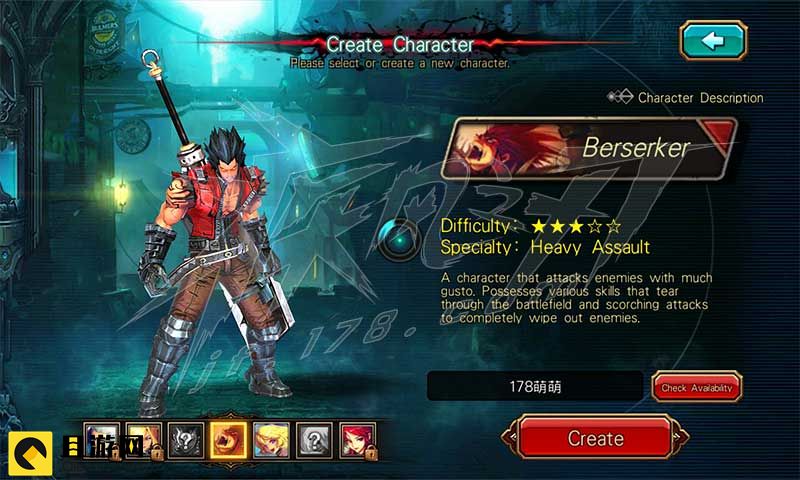
Task: Create the Berserker character
Action: pos(595,438)
